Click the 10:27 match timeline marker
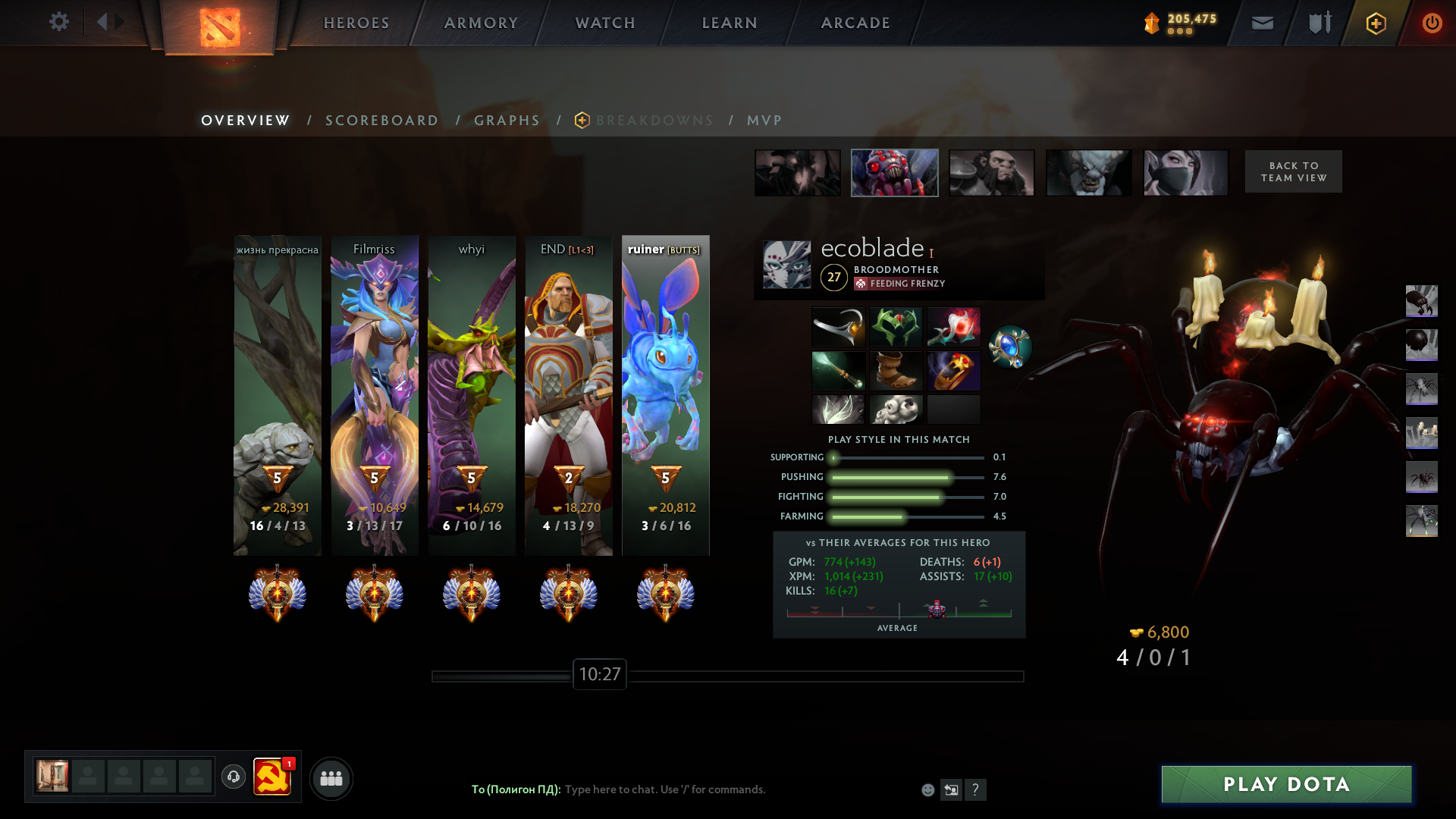Viewport: 1456px width, 819px height. [x=599, y=674]
